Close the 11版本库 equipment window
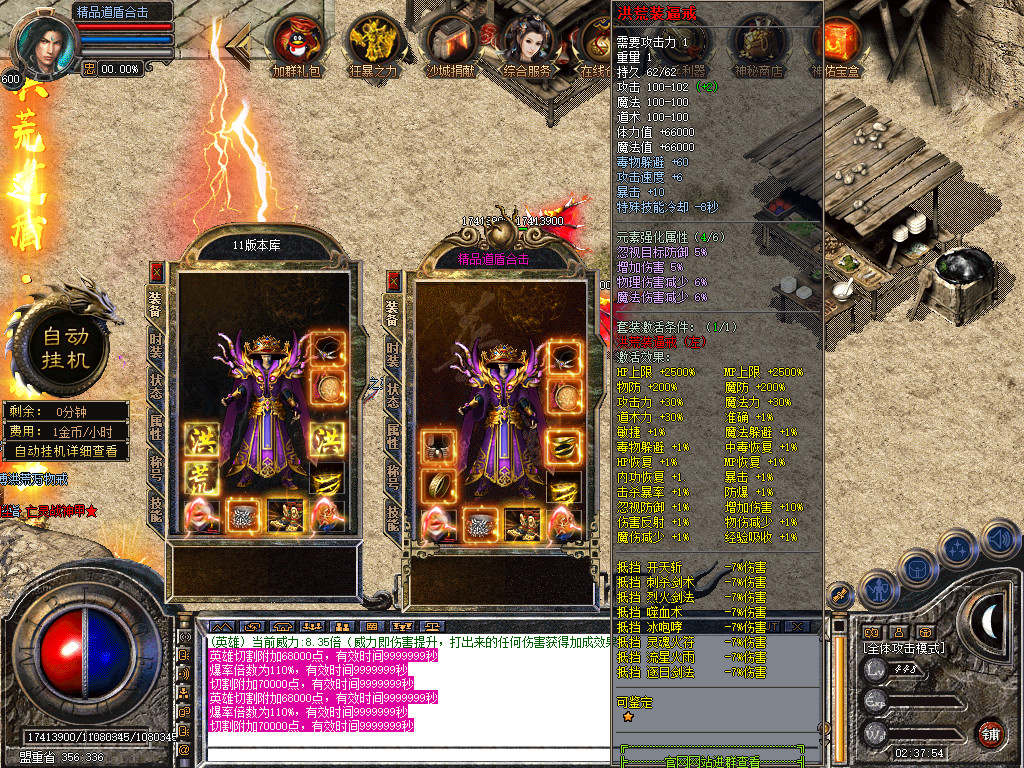 pyautogui.click(x=156, y=271)
